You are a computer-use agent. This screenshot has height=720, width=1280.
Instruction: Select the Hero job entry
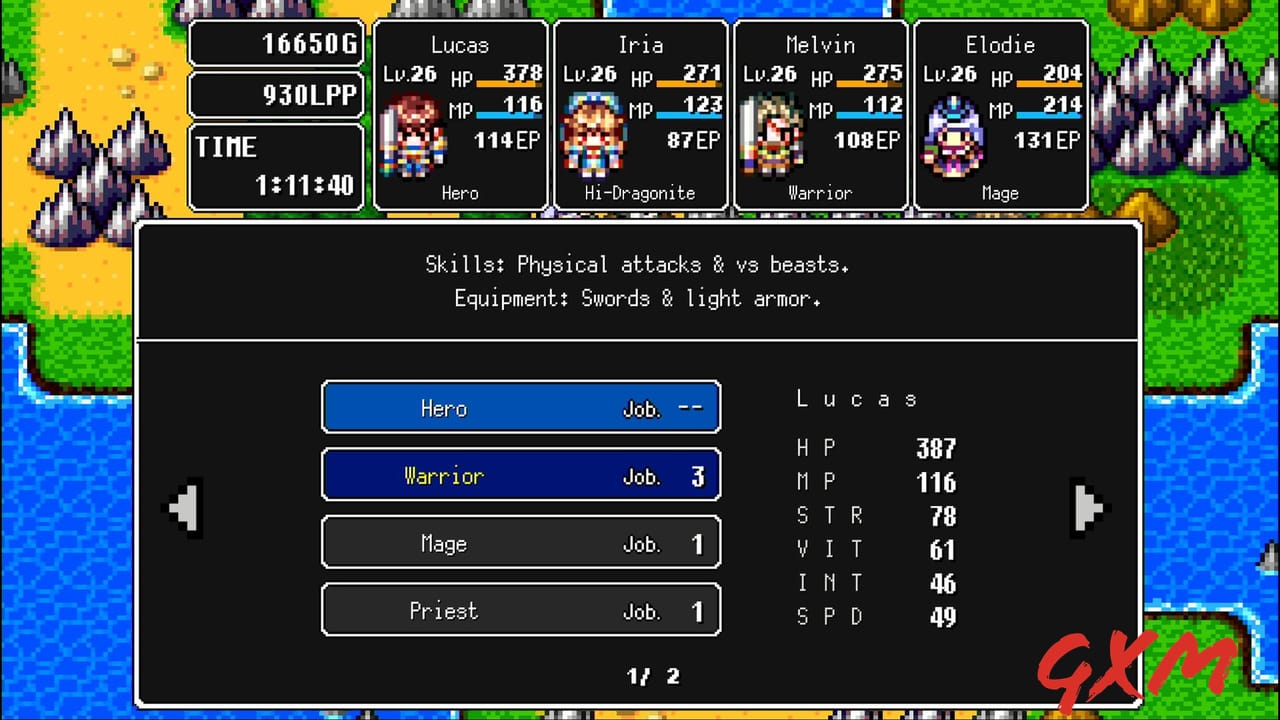coord(520,408)
